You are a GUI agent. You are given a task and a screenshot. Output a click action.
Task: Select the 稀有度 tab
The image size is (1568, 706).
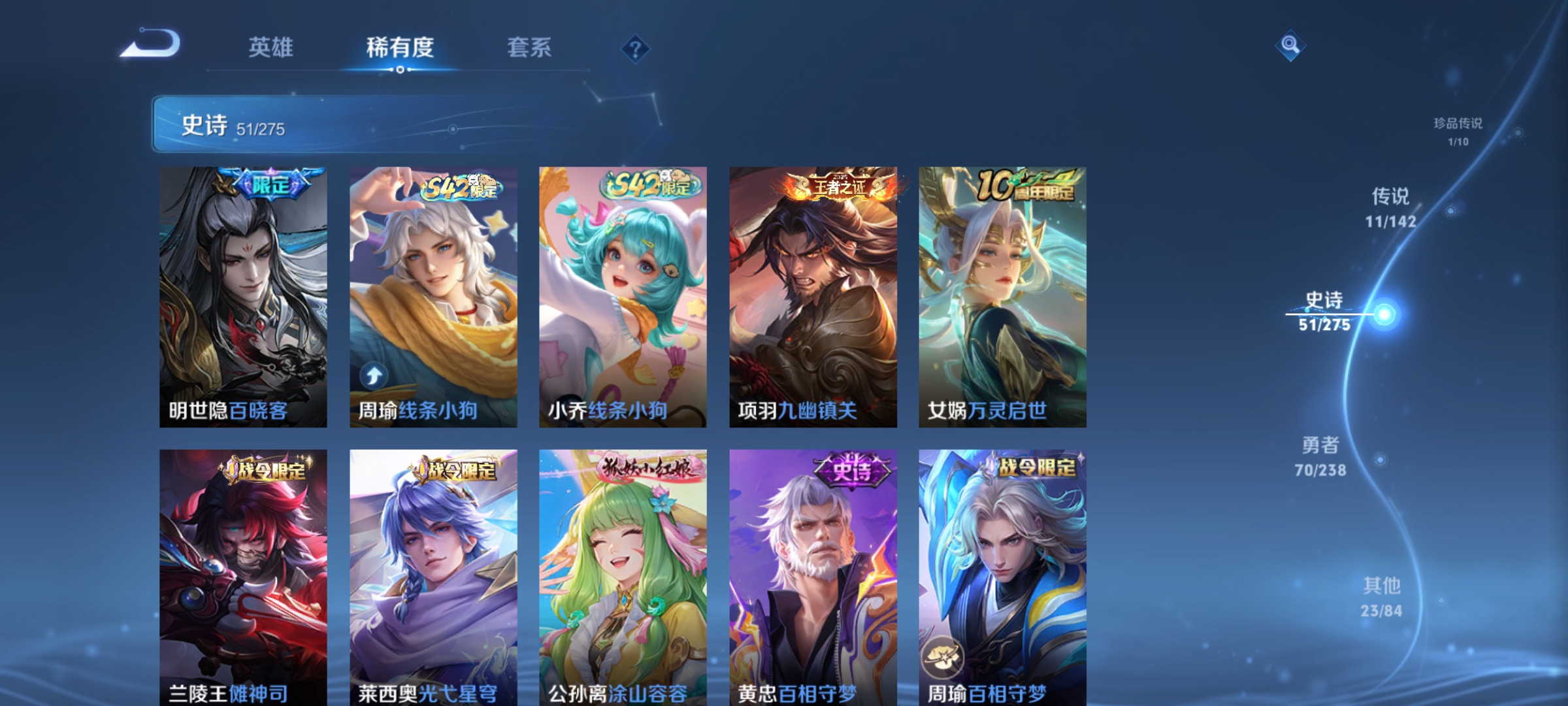tap(400, 46)
